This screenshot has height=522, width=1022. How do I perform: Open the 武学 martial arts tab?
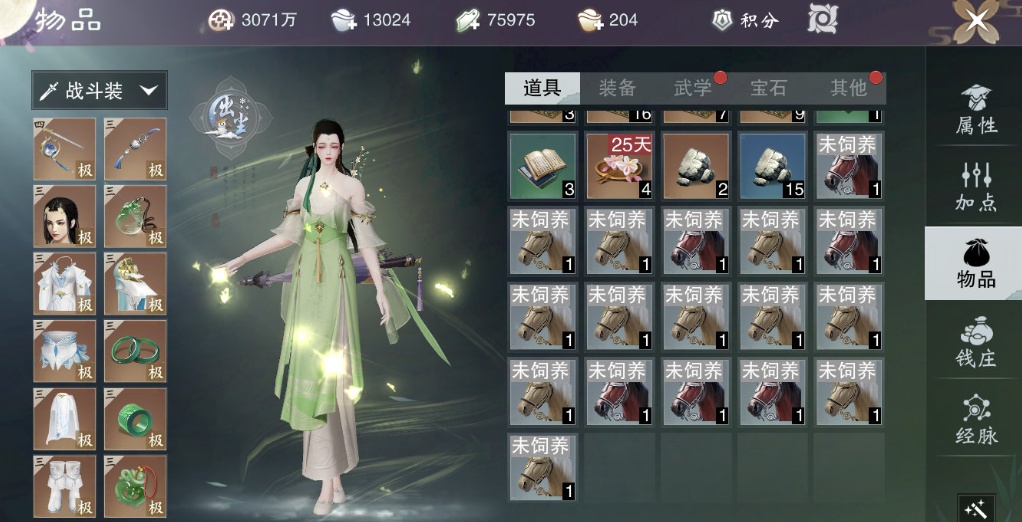pyautogui.click(x=693, y=88)
